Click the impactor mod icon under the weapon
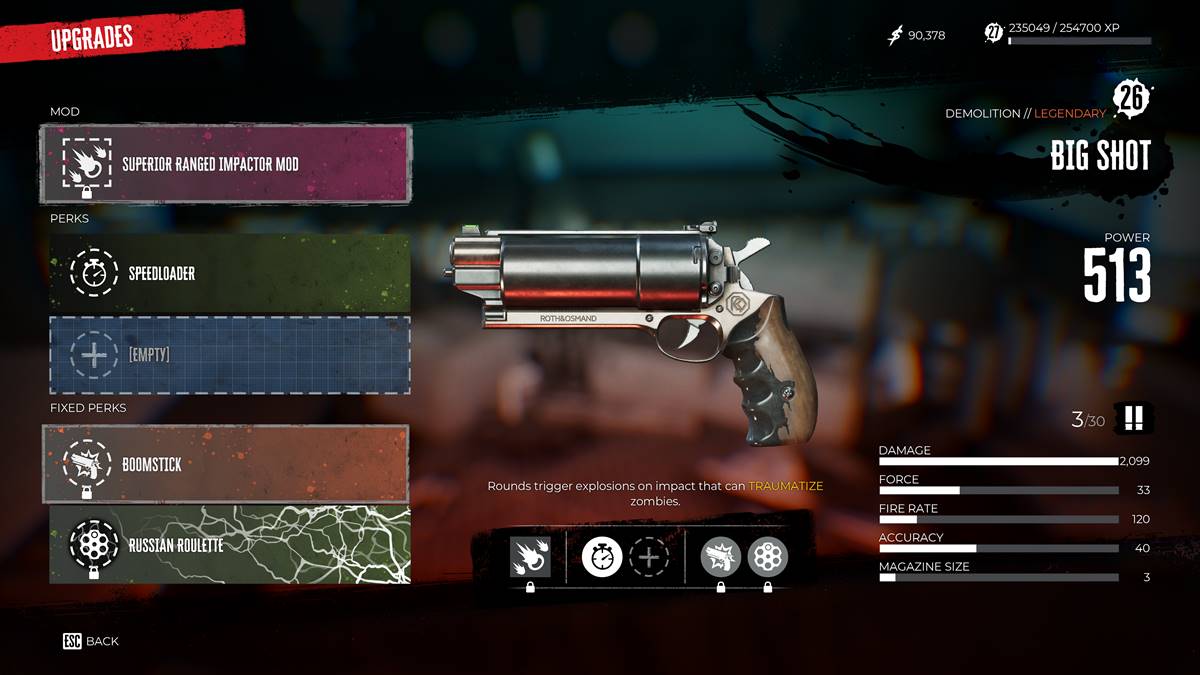Viewport: 1200px width, 675px height. click(x=530, y=557)
